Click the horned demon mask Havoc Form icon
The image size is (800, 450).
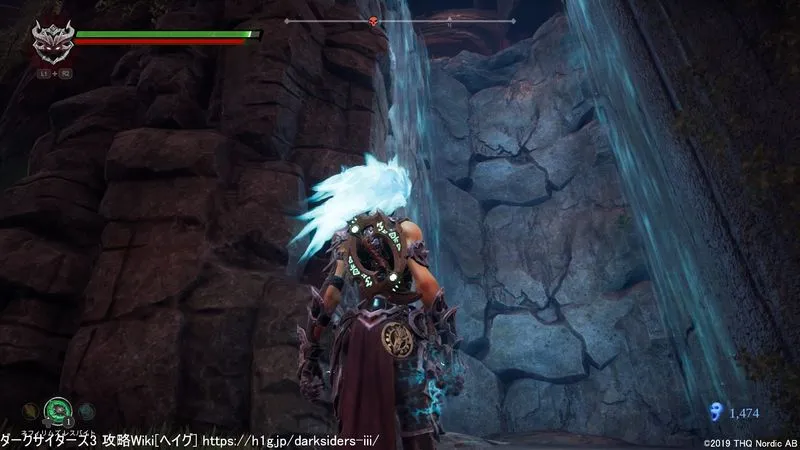(50, 44)
